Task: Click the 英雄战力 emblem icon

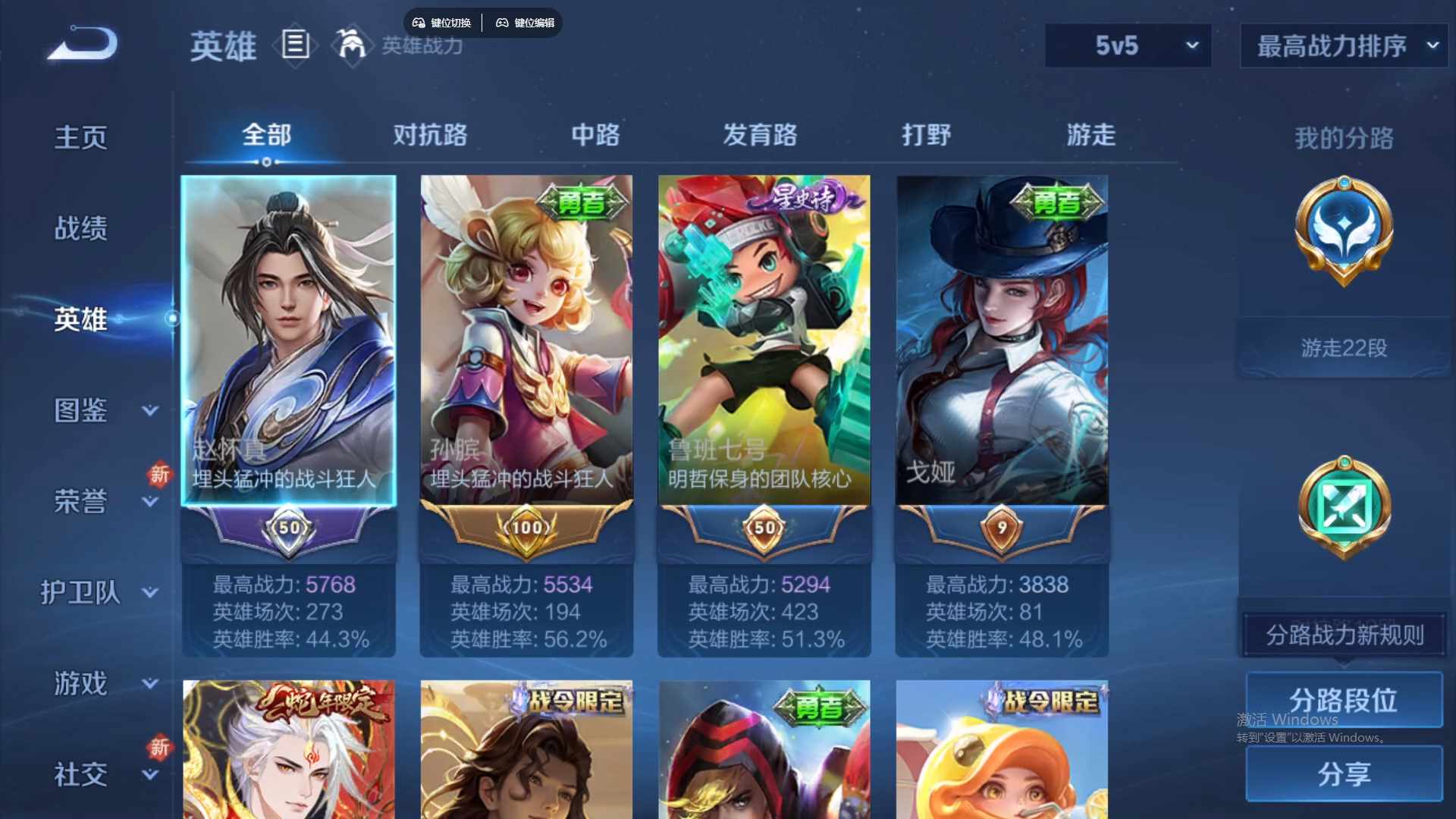Action: [x=350, y=45]
